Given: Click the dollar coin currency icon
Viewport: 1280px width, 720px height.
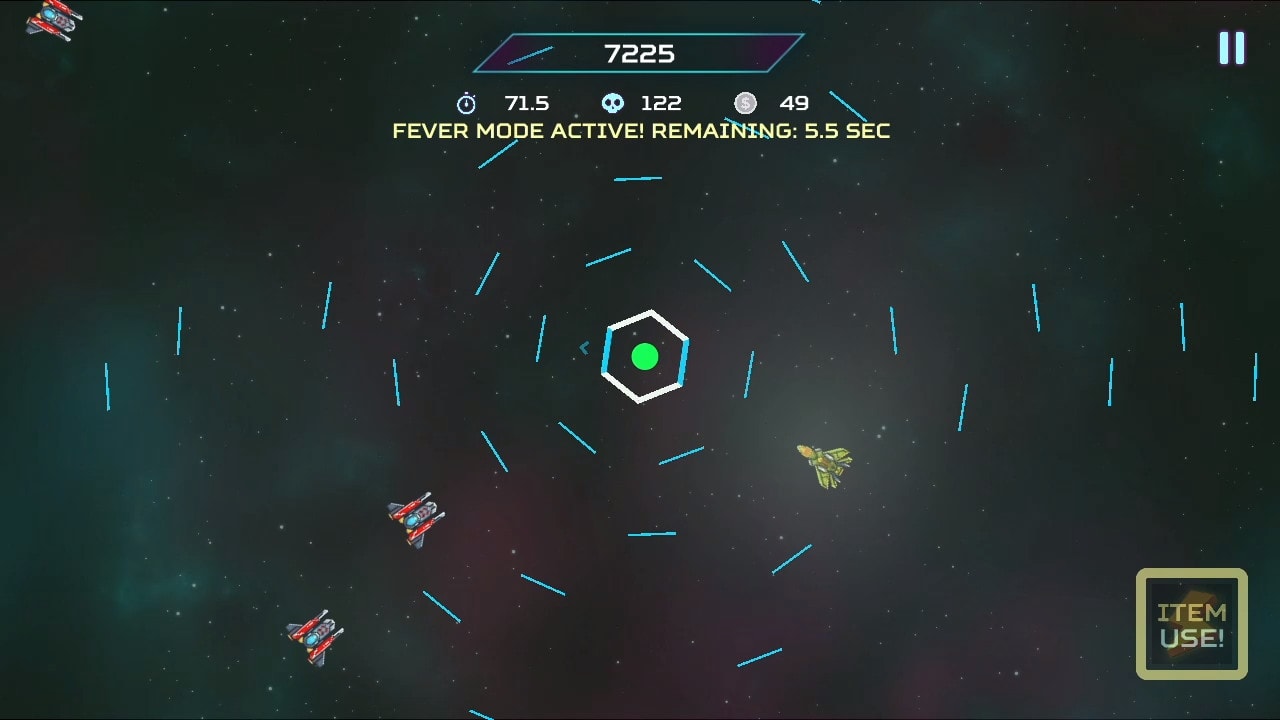Looking at the screenshot, I should click(744, 102).
